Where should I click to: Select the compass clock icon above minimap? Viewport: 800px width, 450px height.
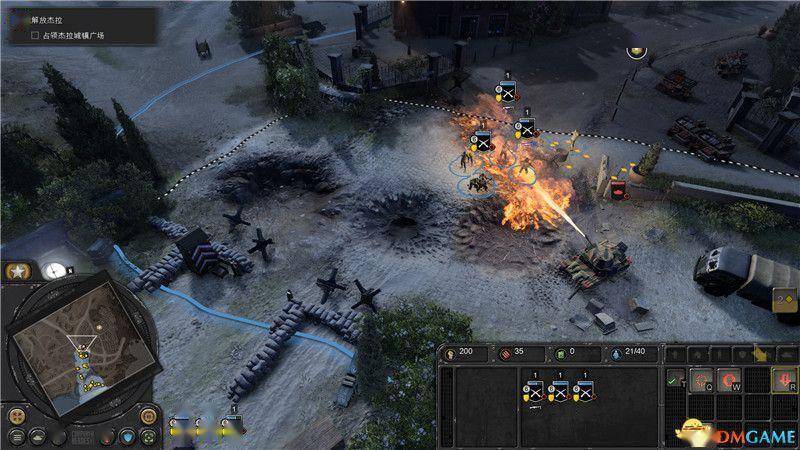click(x=54, y=269)
